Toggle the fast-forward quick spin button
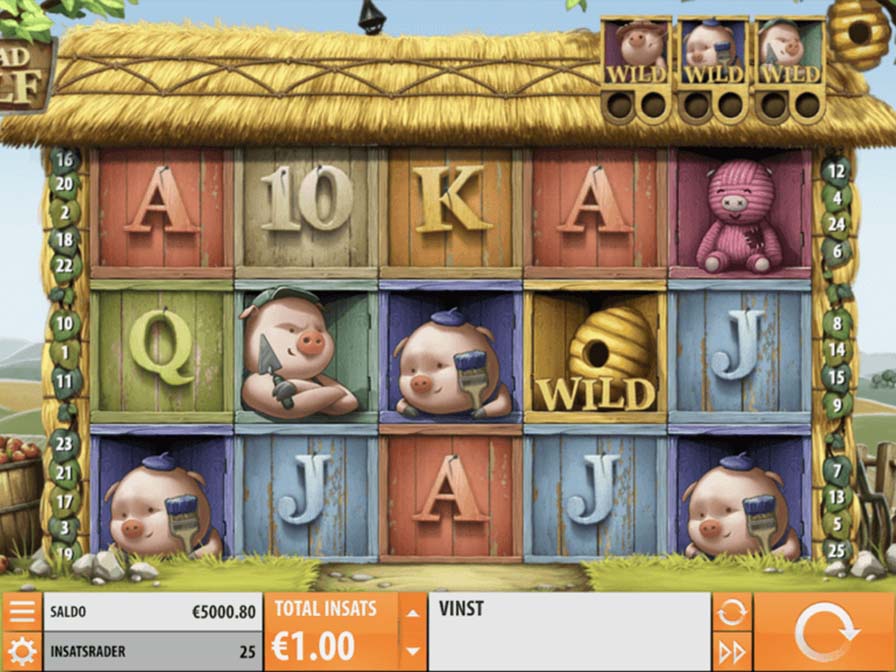The height and width of the screenshot is (672, 896). [730, 652]
